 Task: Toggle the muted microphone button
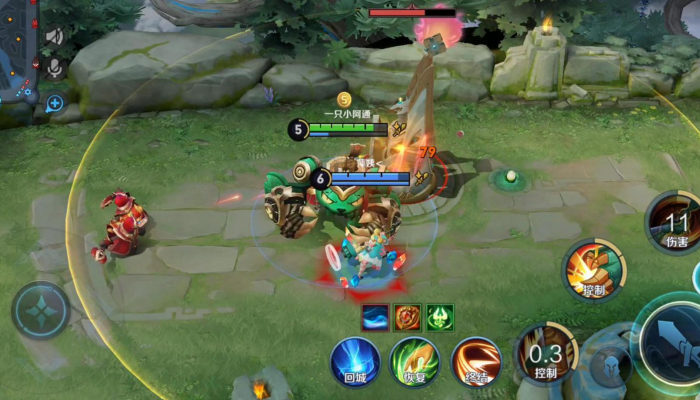55,68
